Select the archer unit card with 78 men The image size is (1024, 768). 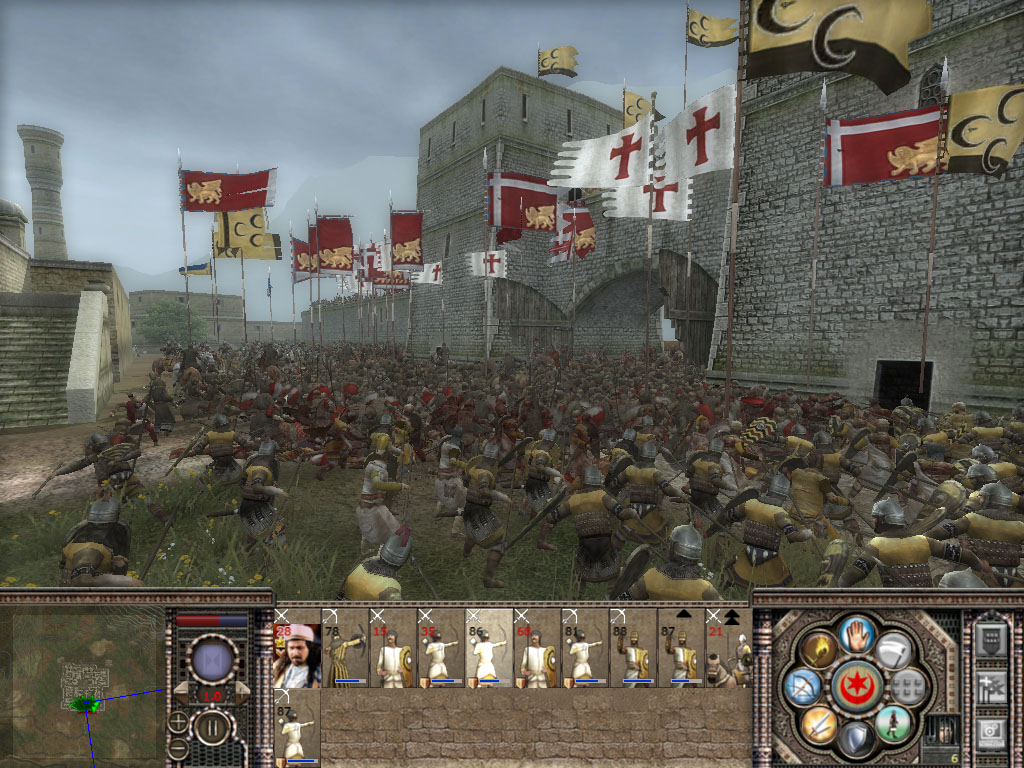345,656
